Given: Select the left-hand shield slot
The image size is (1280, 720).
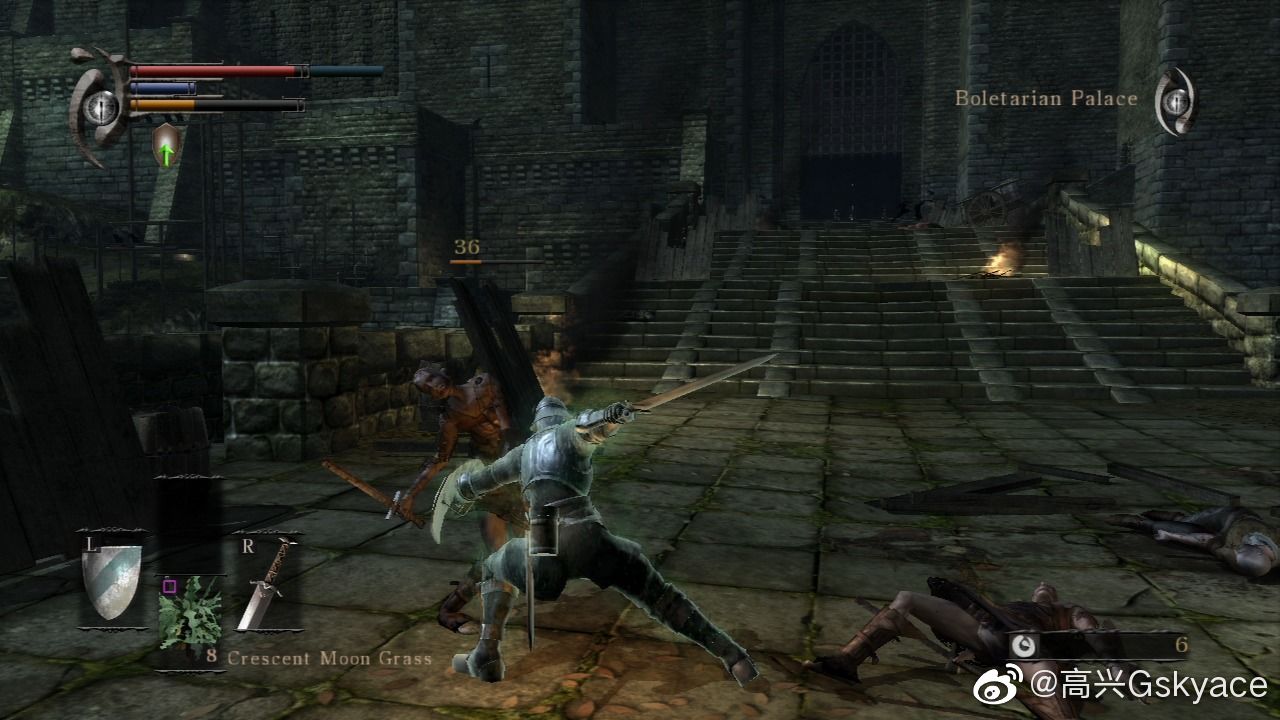Looking at the screenshot, I should pyautogui.click(x=111, y=582).
